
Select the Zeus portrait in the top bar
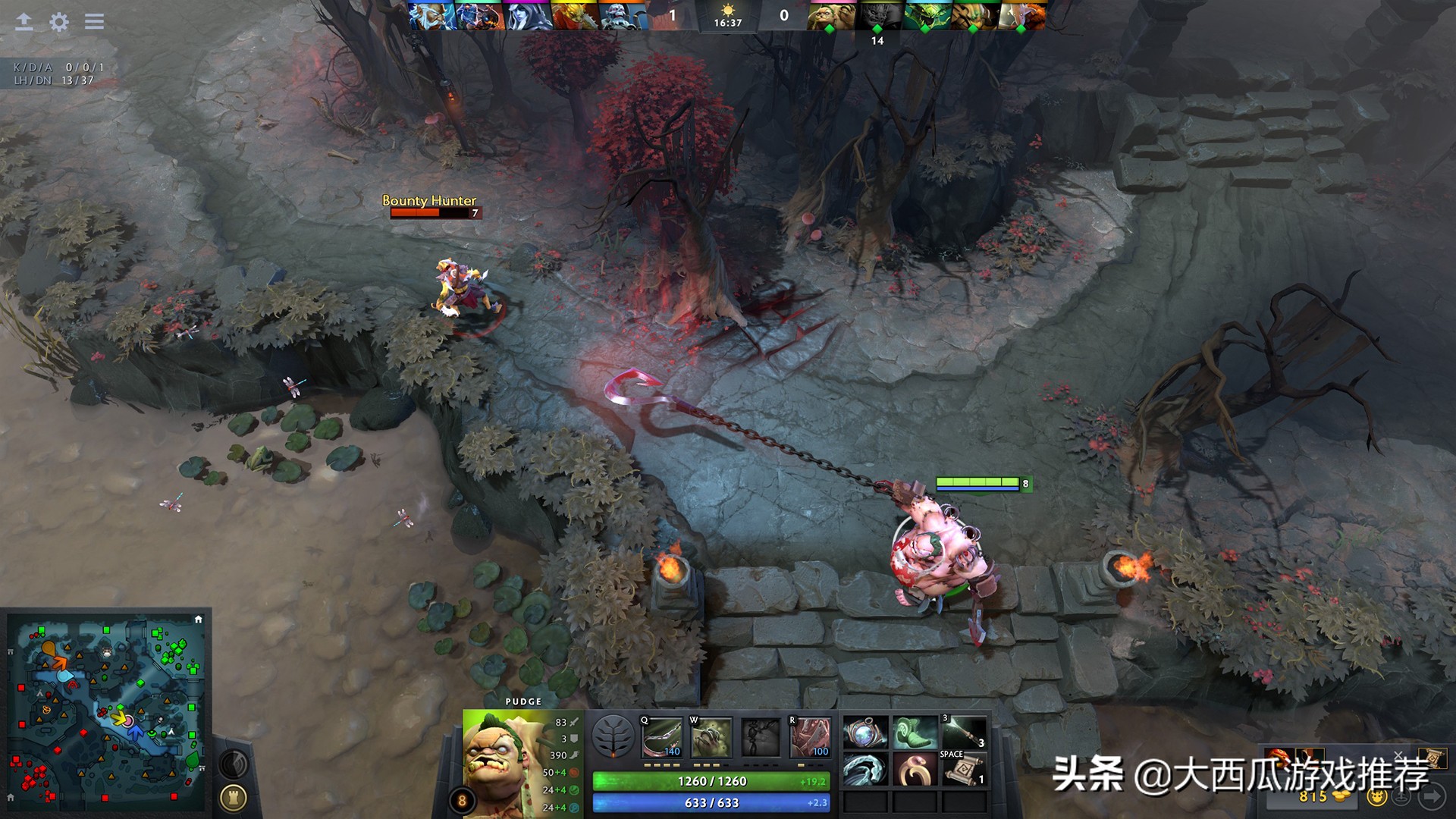pos(432,16)
